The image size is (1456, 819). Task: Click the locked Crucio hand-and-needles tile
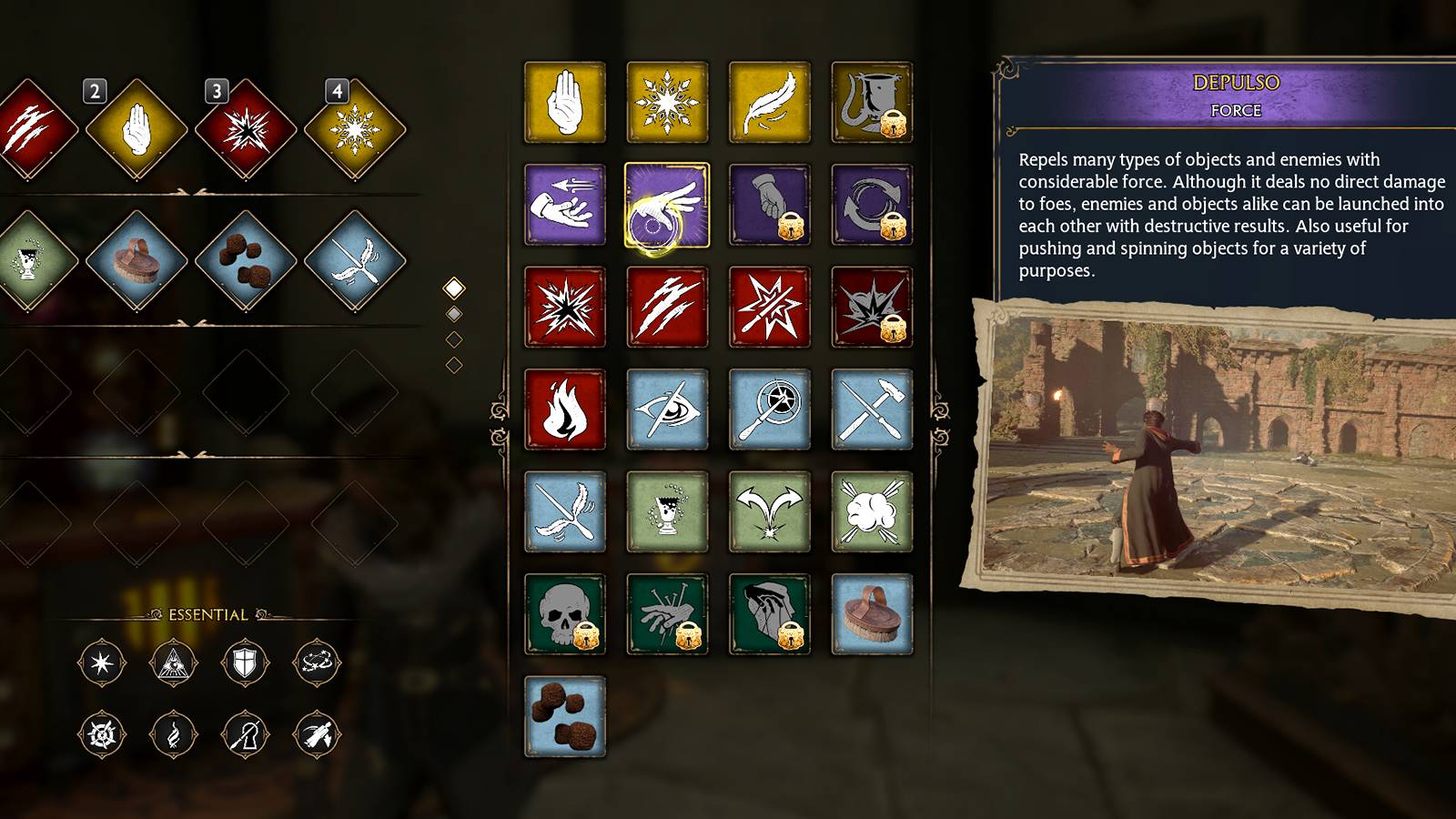point(667,614)
